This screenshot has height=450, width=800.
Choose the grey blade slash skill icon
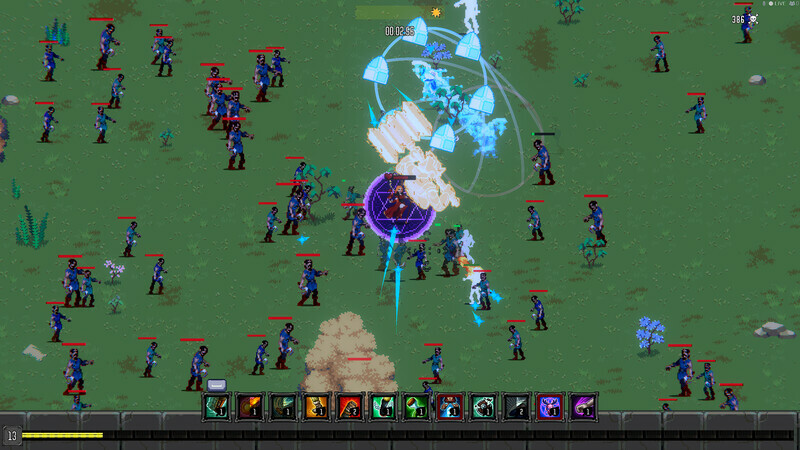[516, 406]
